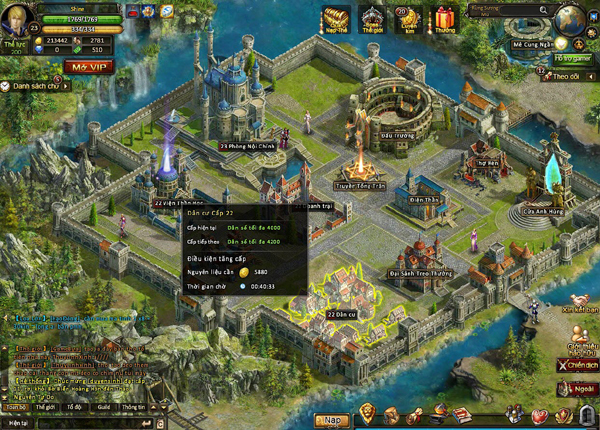Select the Thông tin chat tab

[x=133, y=407]
